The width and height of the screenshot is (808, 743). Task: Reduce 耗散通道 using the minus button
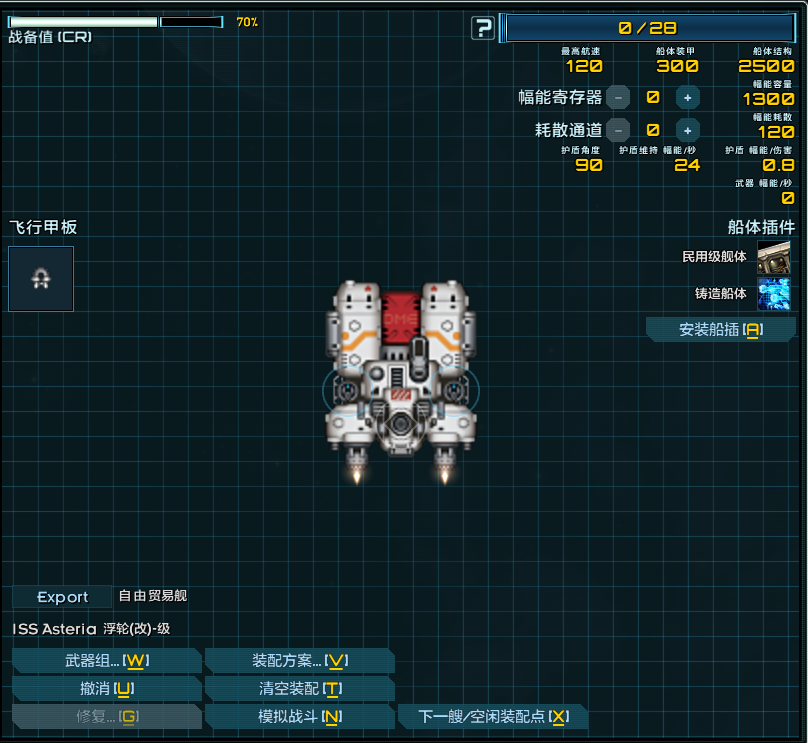[x=619, y=129]
